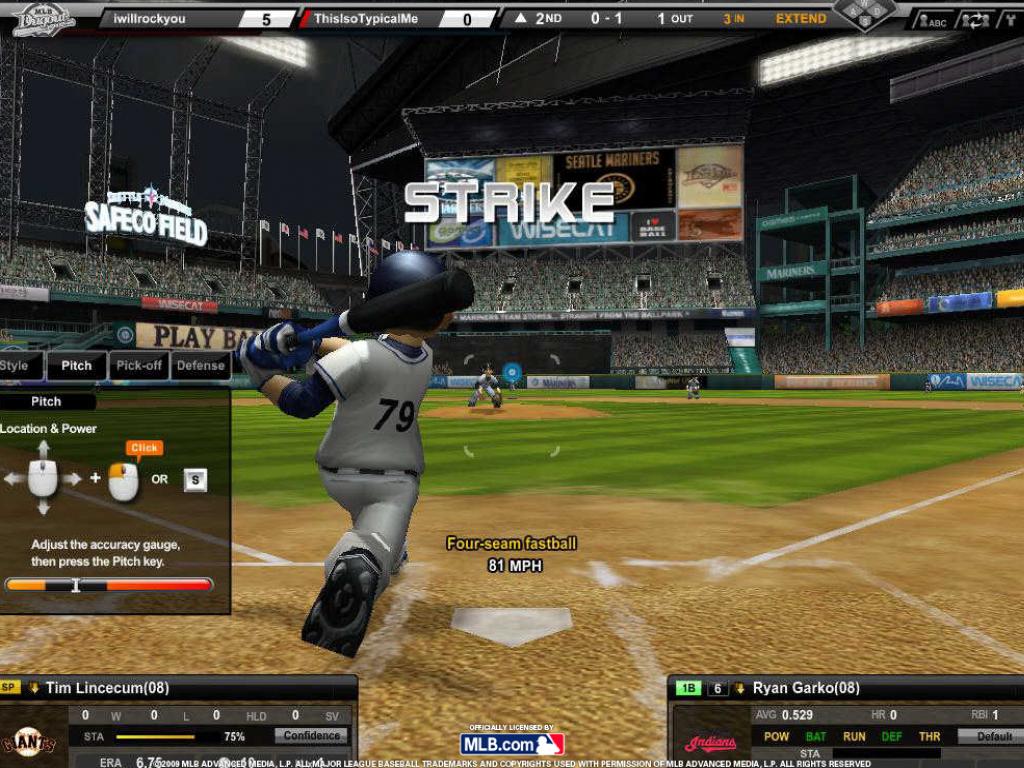
Task: Switch to the Pitch tab
Action: [76, 366]
